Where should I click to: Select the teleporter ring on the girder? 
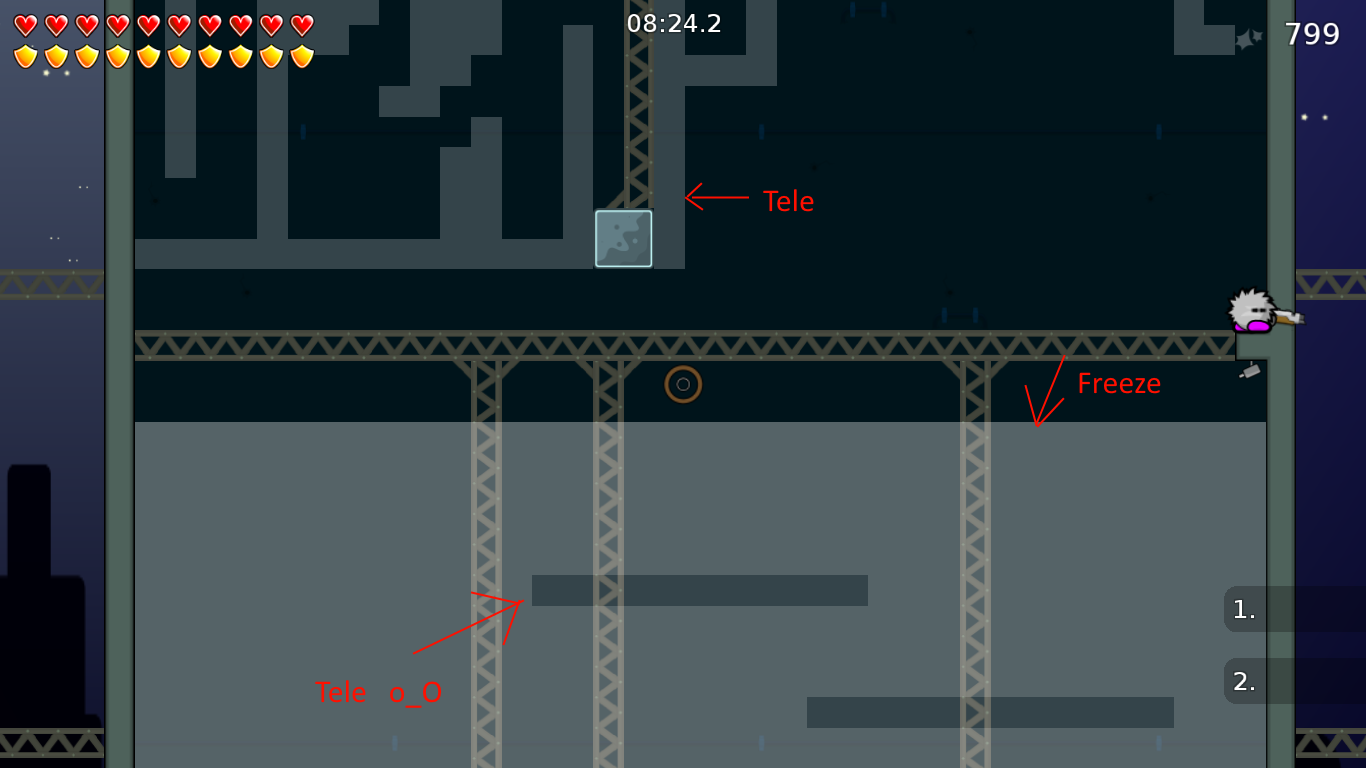point(683,384)
